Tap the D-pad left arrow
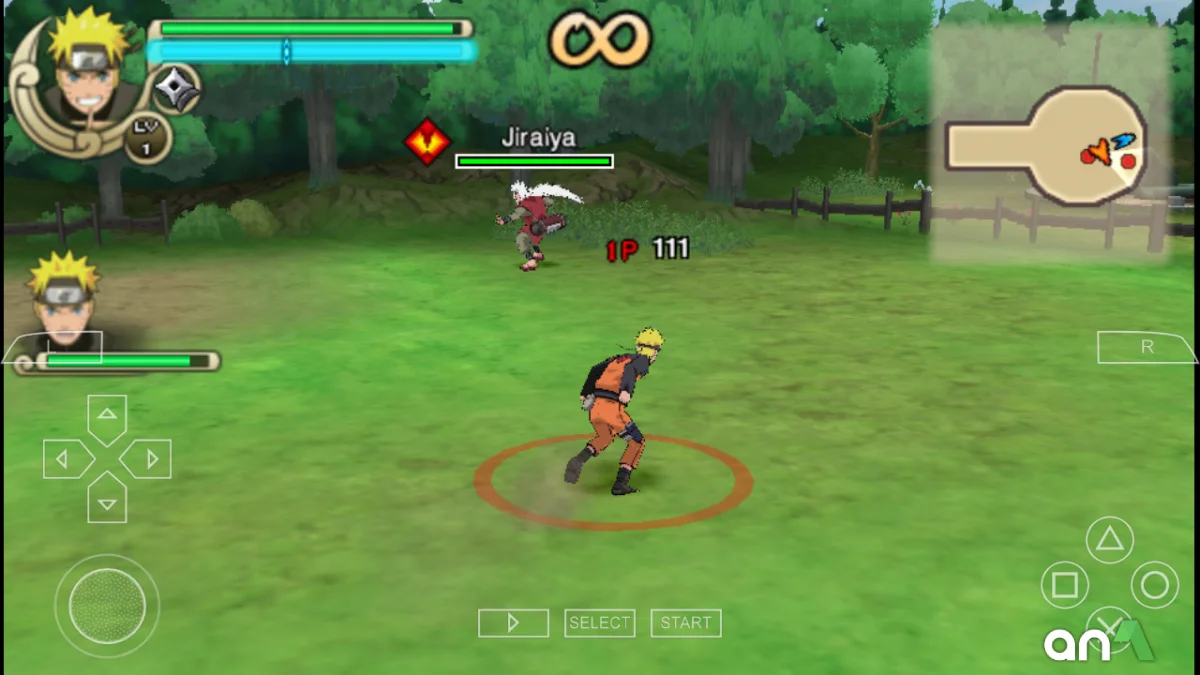1200x675 pixels. (66, 459)
